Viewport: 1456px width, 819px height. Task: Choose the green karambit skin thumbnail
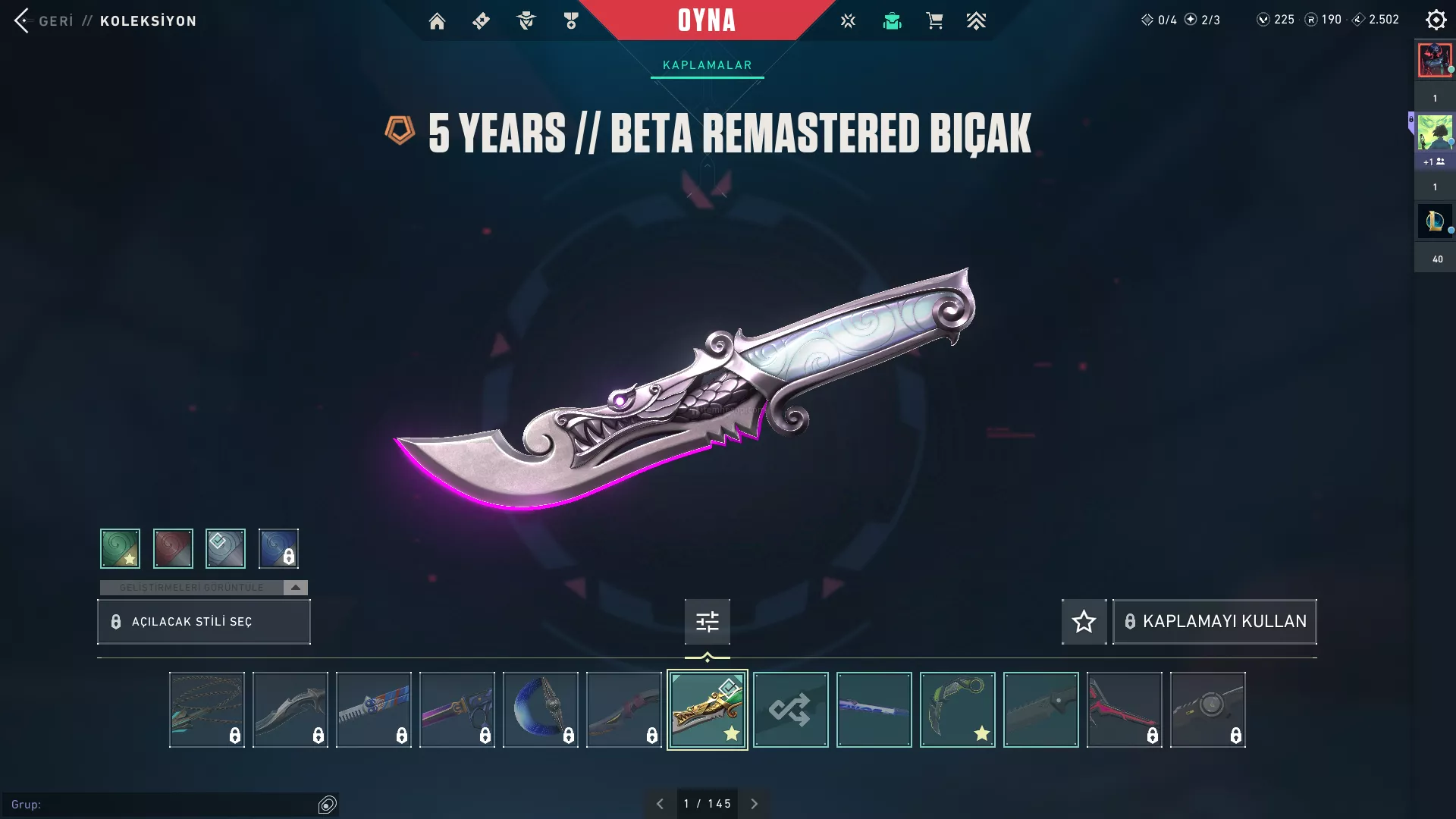pos(957,710)
